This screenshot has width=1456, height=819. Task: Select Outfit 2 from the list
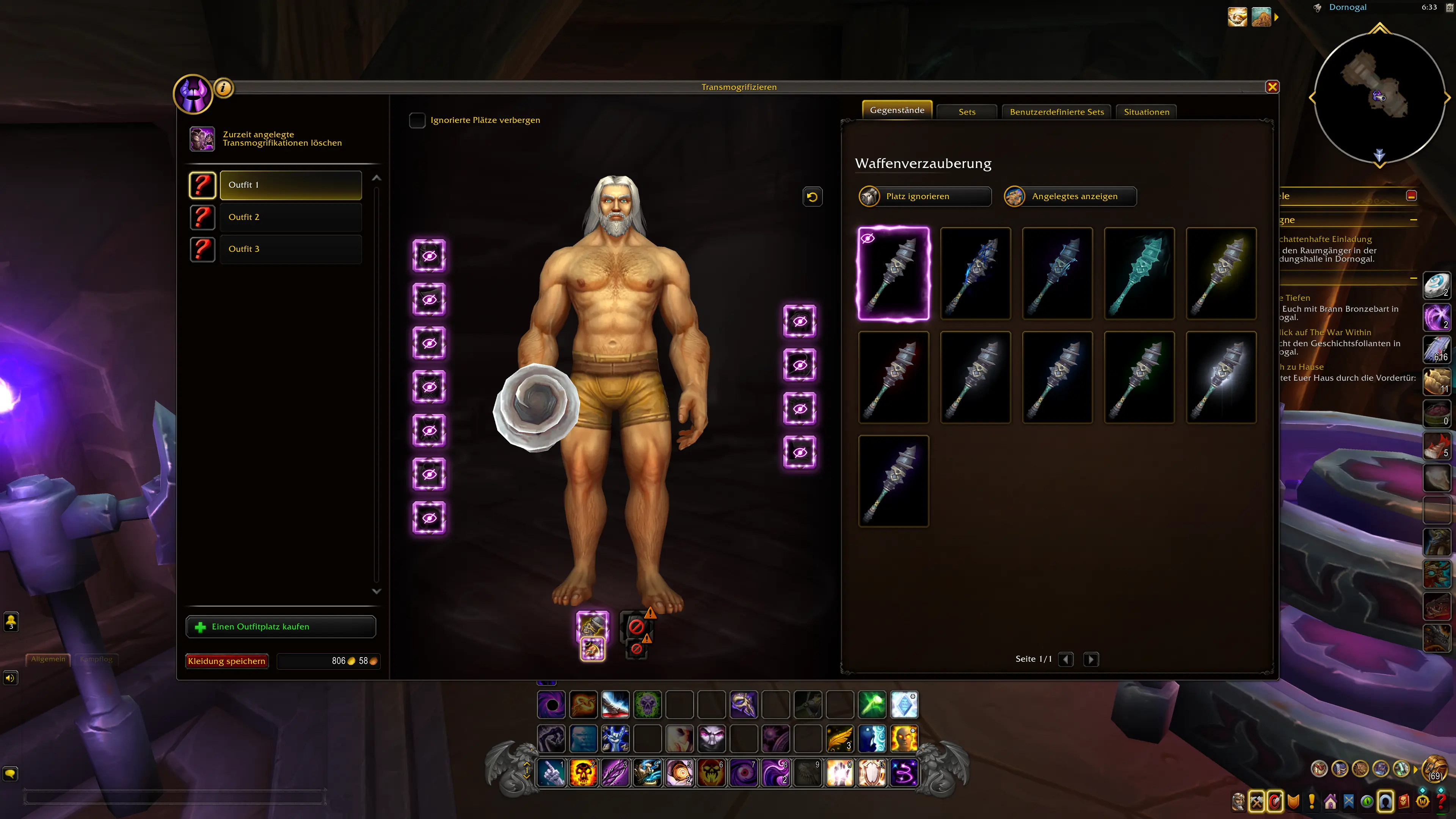click(290, 217)
